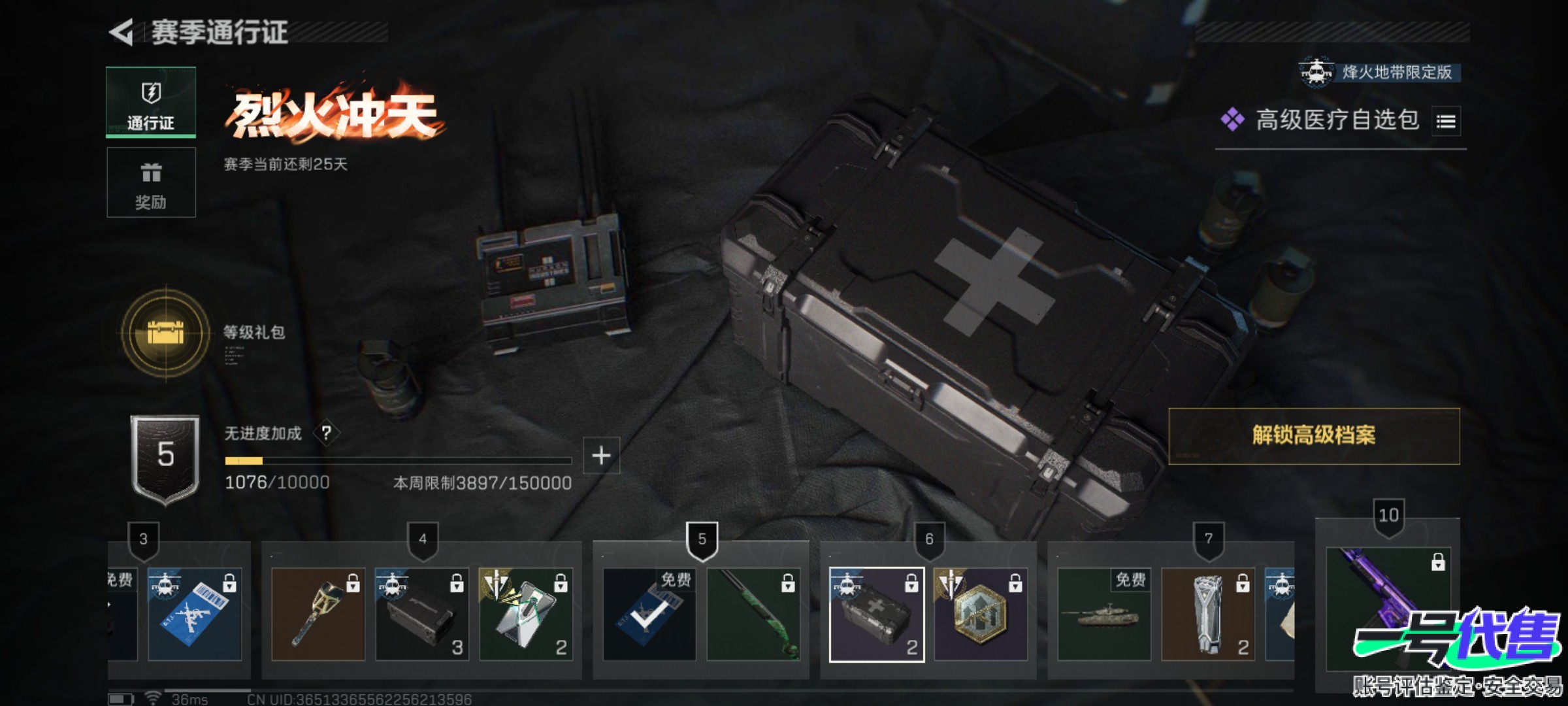The image size is (1568, 706).
Task: Open the list icon beside 高级医疗自选包
Action: pos(1445,122)
